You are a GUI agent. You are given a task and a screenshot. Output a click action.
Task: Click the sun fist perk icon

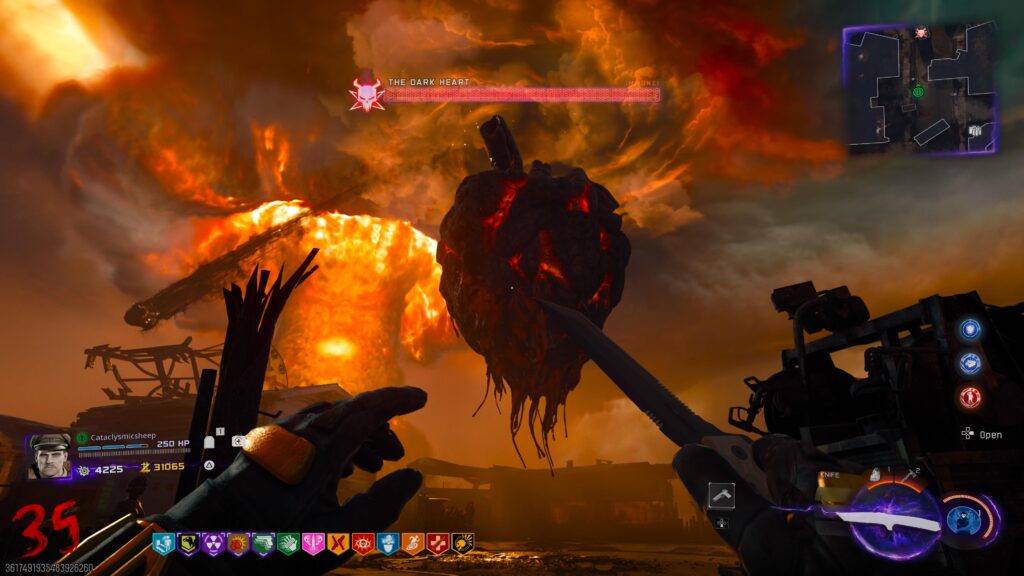click(238, 544)
